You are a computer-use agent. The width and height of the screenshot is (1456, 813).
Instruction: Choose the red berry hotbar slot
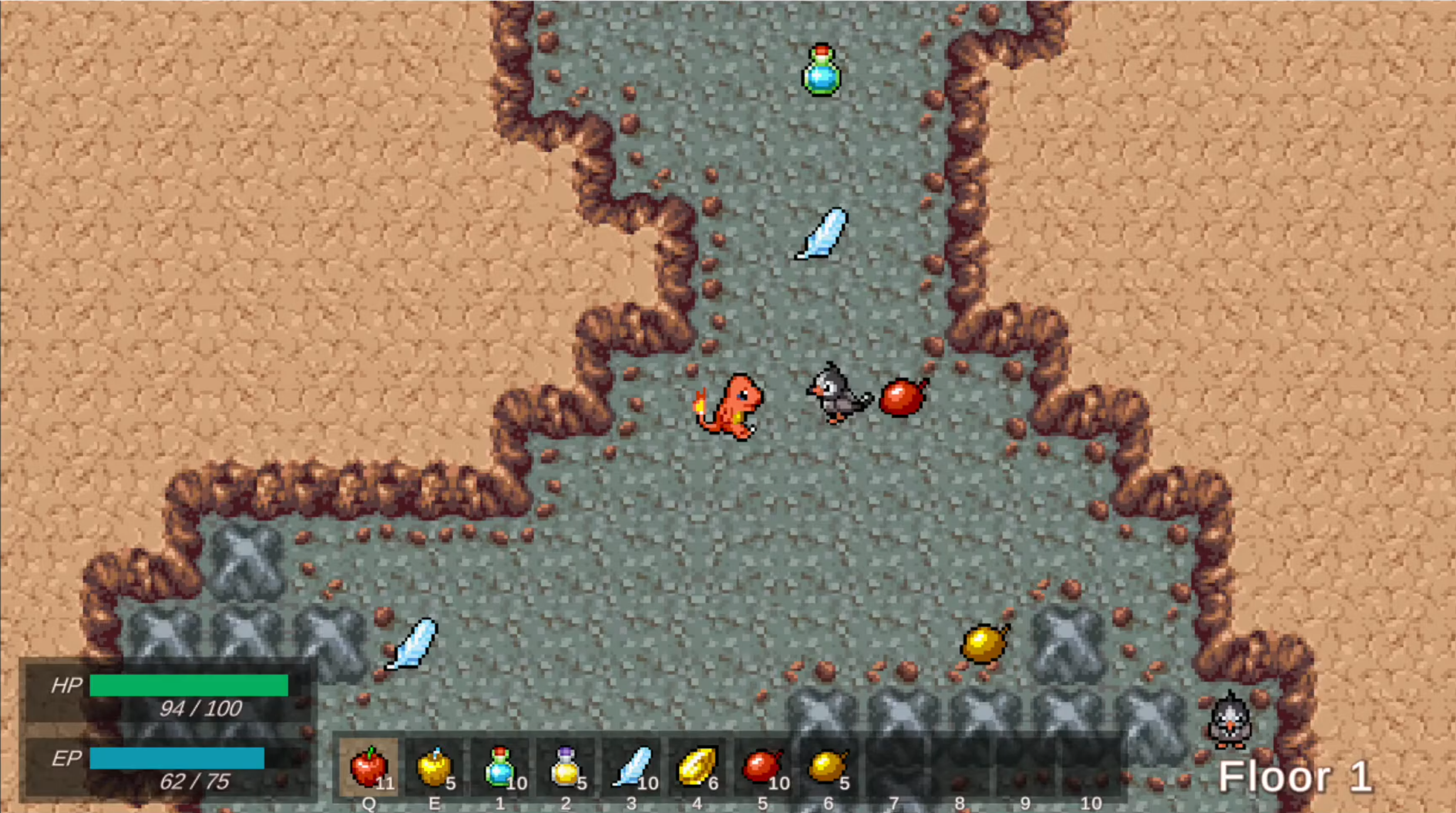click(762, 767)
